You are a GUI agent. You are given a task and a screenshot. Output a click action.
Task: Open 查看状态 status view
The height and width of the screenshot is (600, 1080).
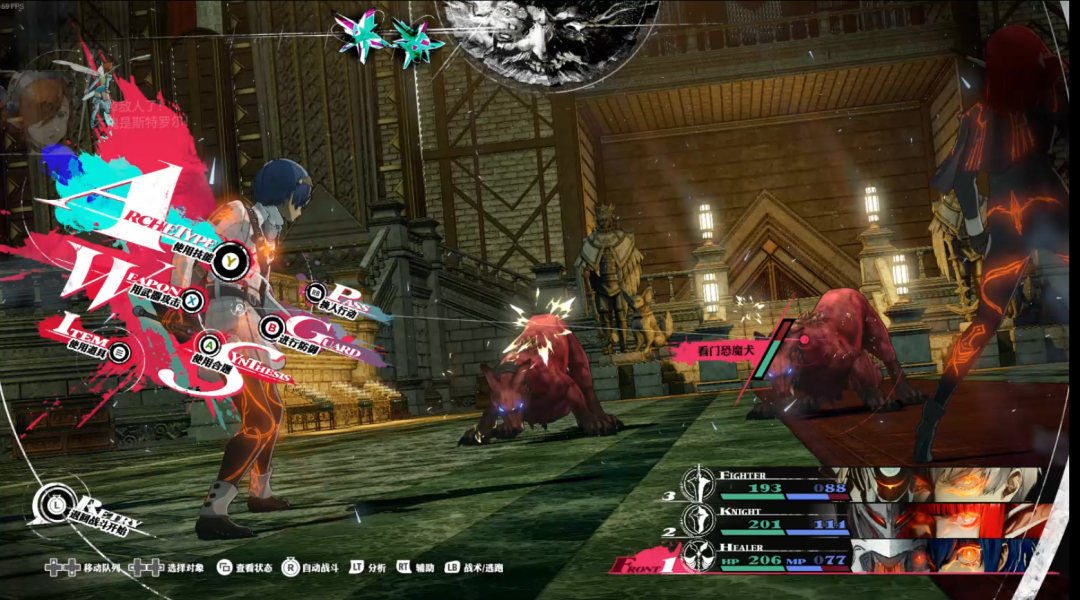tap(225, 568)
